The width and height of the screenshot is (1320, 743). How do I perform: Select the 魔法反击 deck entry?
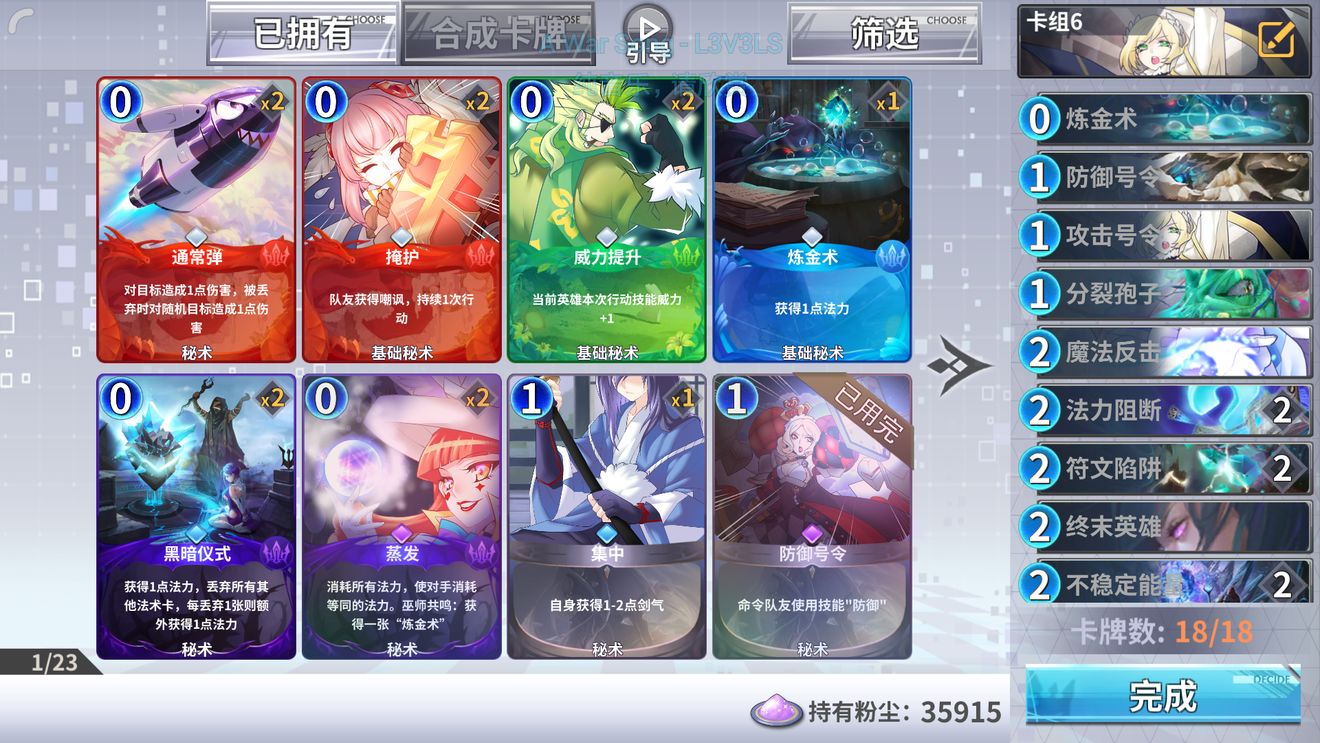click(x=1160, y=351)
